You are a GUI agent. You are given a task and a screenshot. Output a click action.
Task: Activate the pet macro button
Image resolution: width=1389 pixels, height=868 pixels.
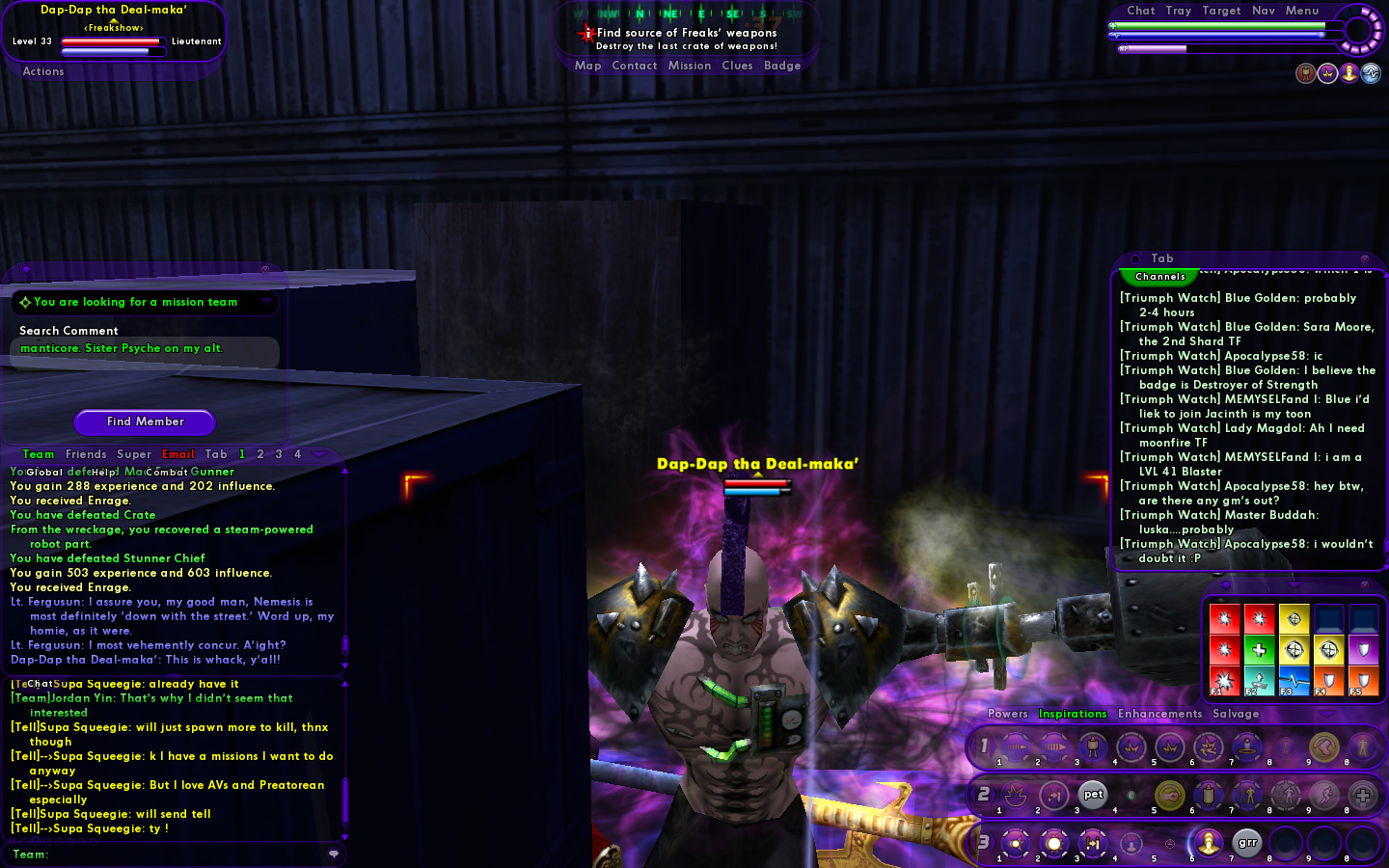point(1093,795)
